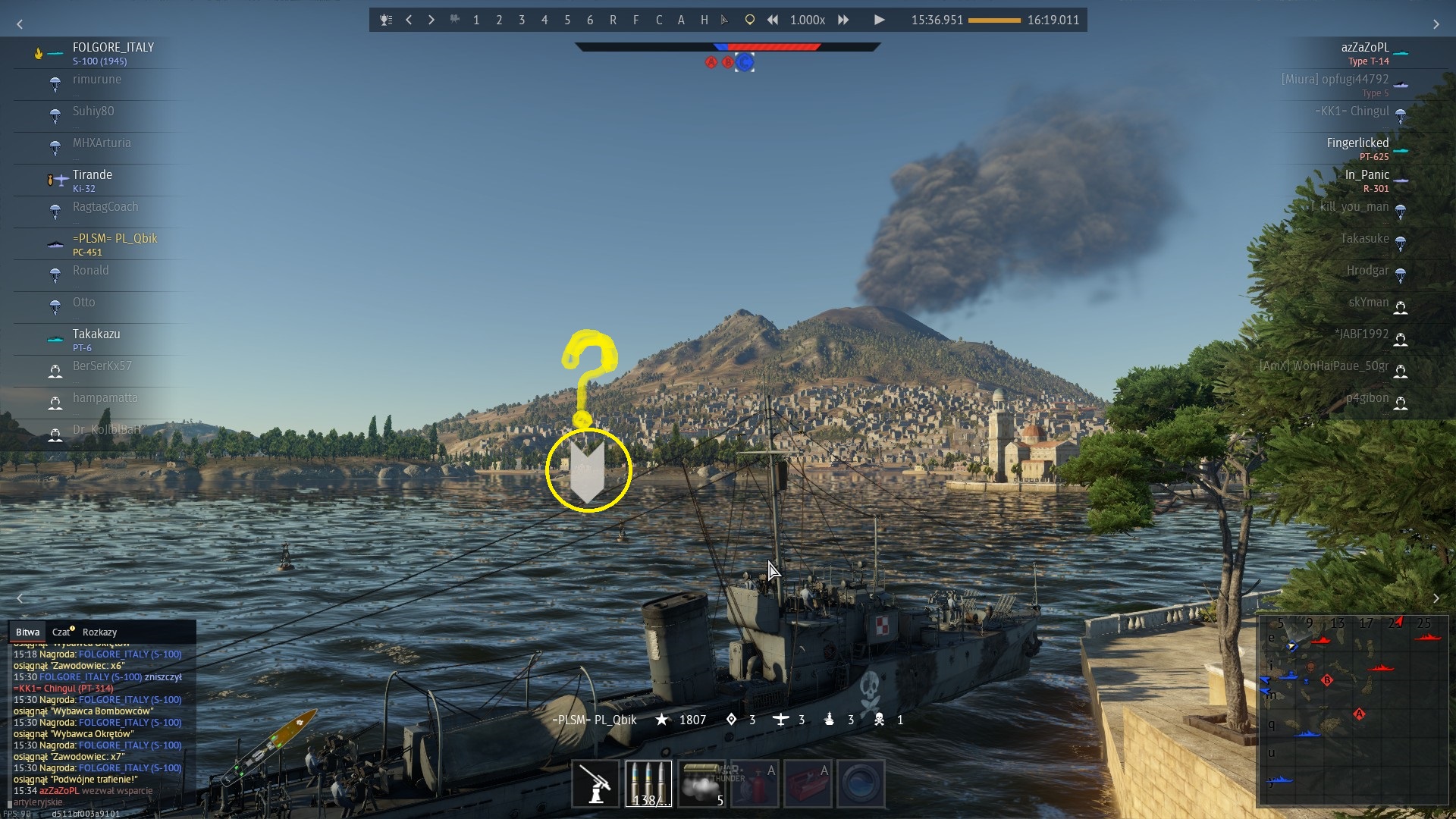Click the trophy list icon in toolbar

pyautogui.click(x=386, y=20)
